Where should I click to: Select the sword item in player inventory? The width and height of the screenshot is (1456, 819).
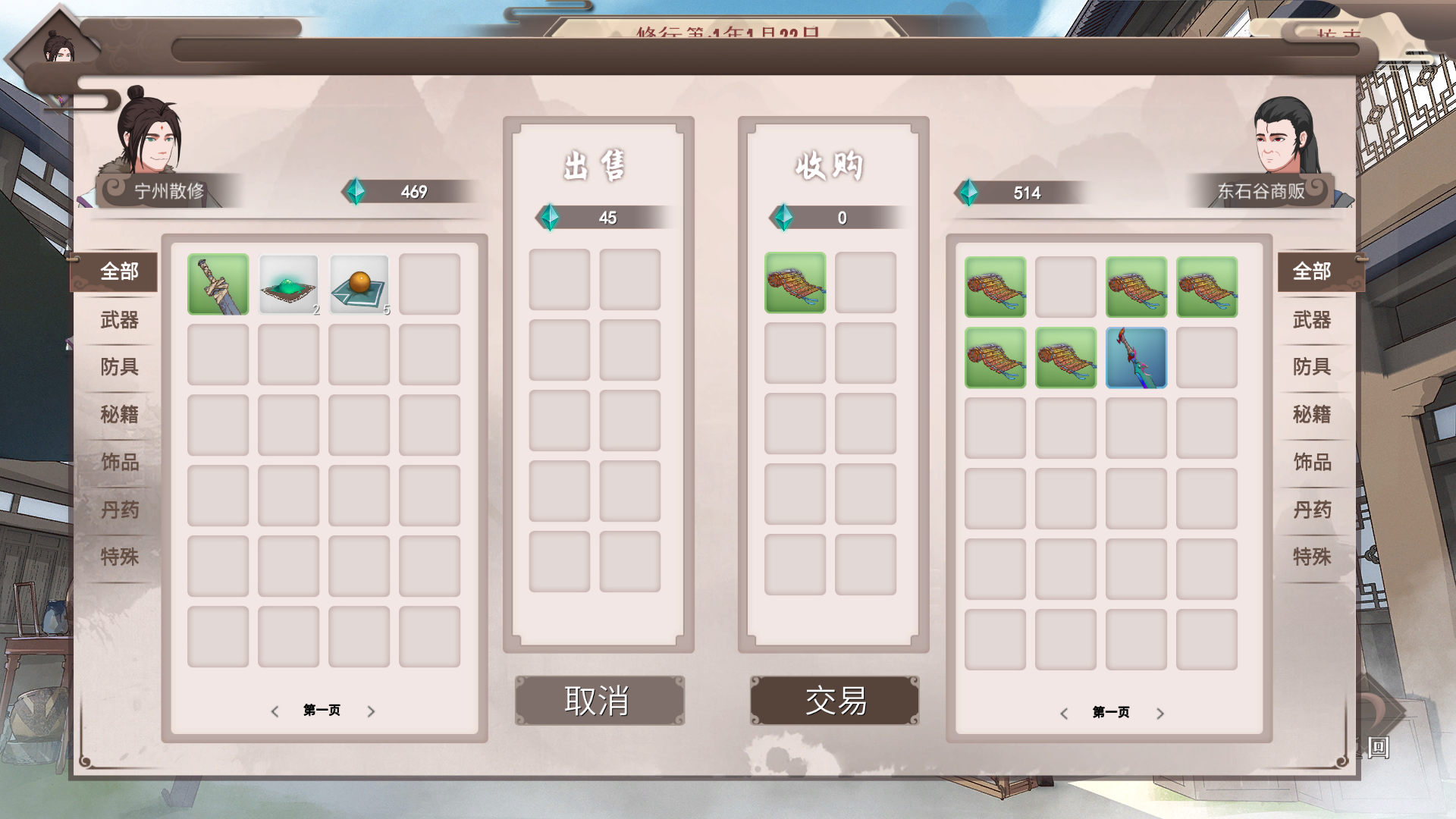pos(218,284)
